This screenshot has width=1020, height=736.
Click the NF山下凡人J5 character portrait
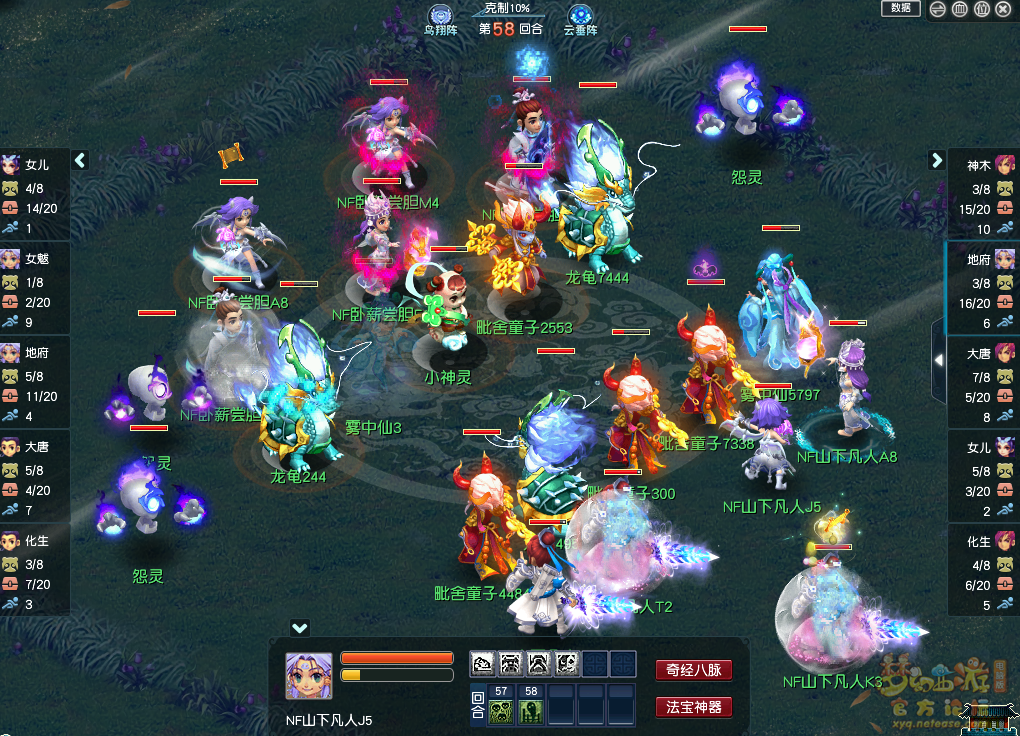[x=309, y=676]
